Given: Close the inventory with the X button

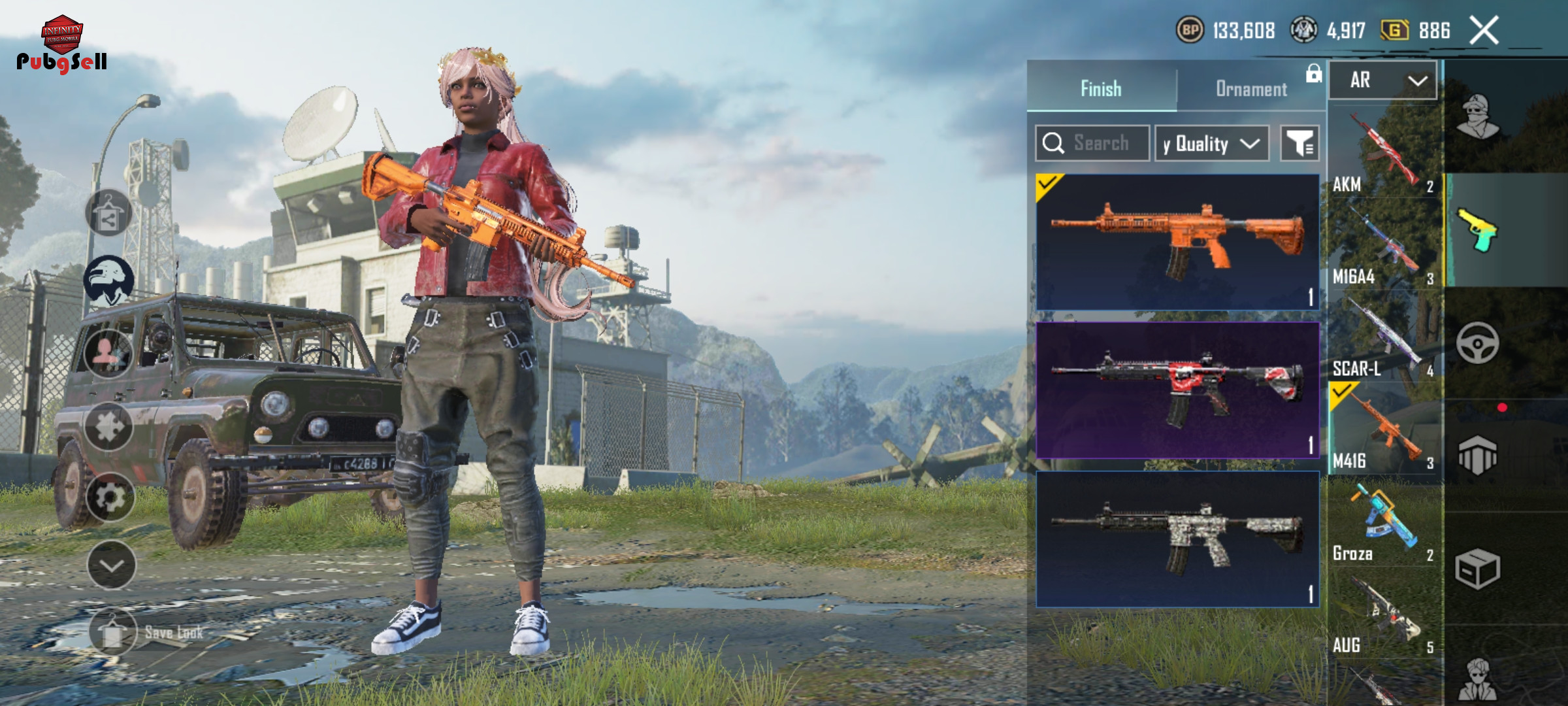Looking at the screenshot, I should pos(1484,30).
